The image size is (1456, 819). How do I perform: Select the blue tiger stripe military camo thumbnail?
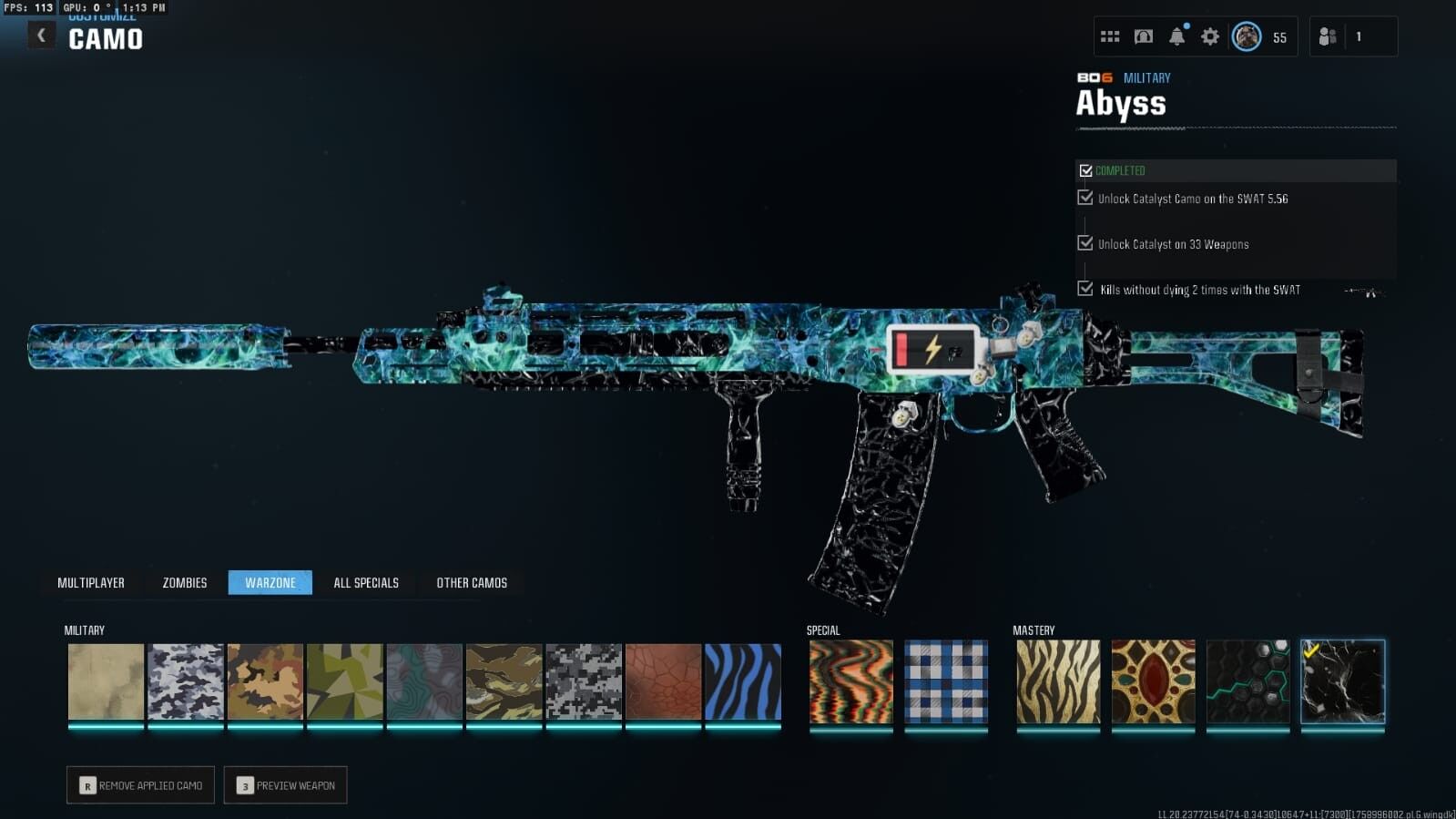742,683
